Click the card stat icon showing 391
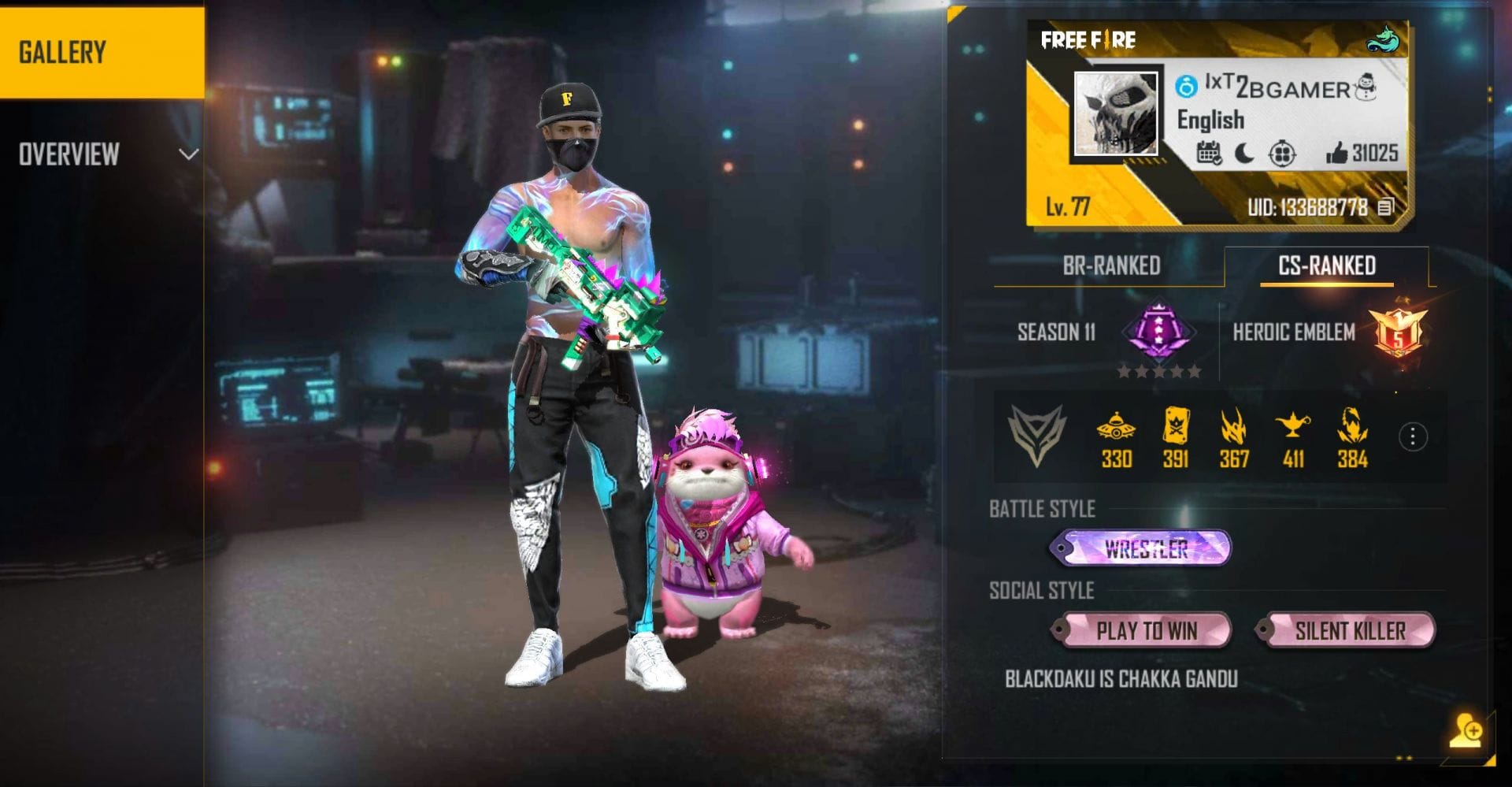The height and width of the screenshot is (787, 1512). (1175, 433)
